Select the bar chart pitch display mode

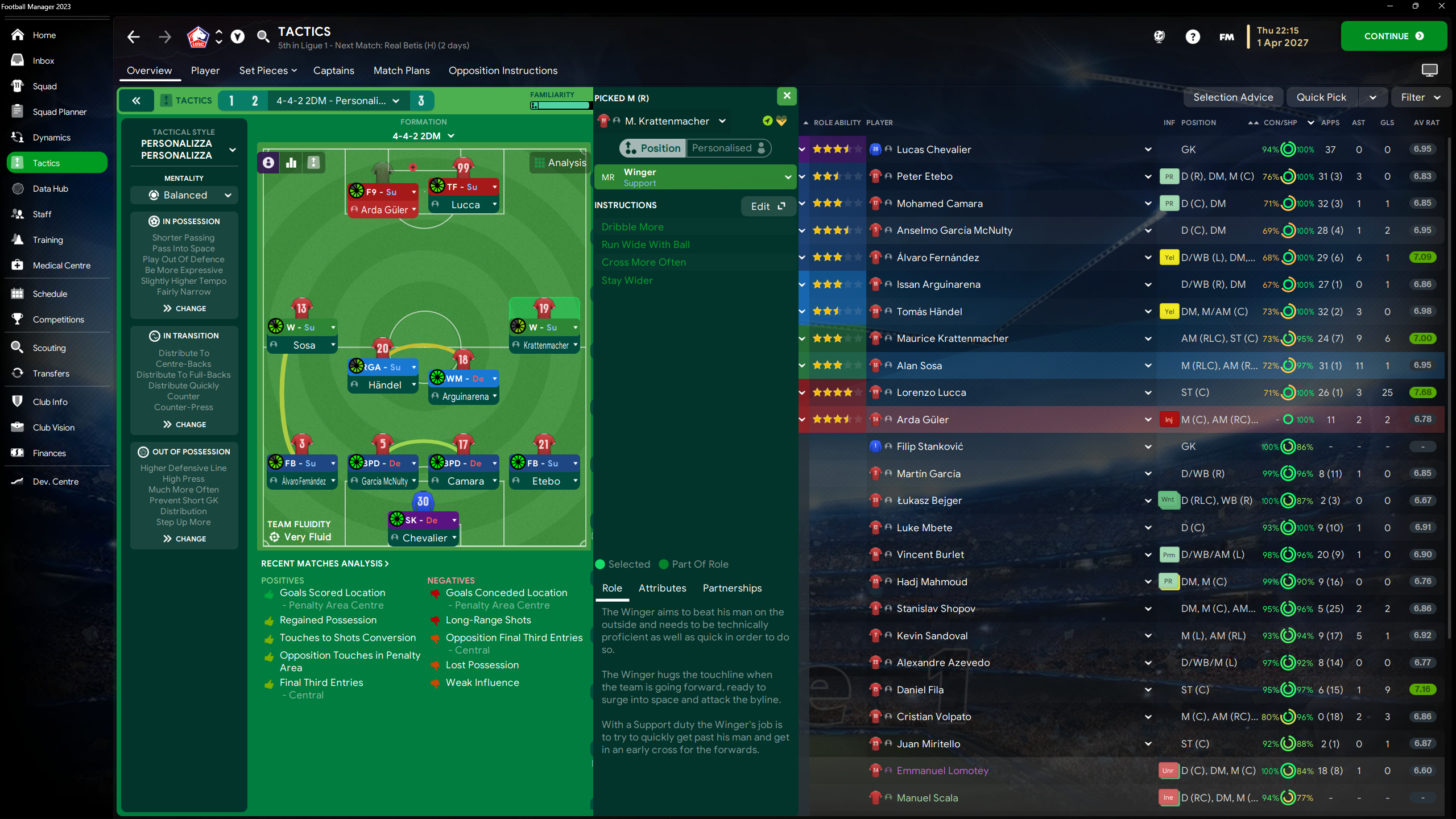291,162
